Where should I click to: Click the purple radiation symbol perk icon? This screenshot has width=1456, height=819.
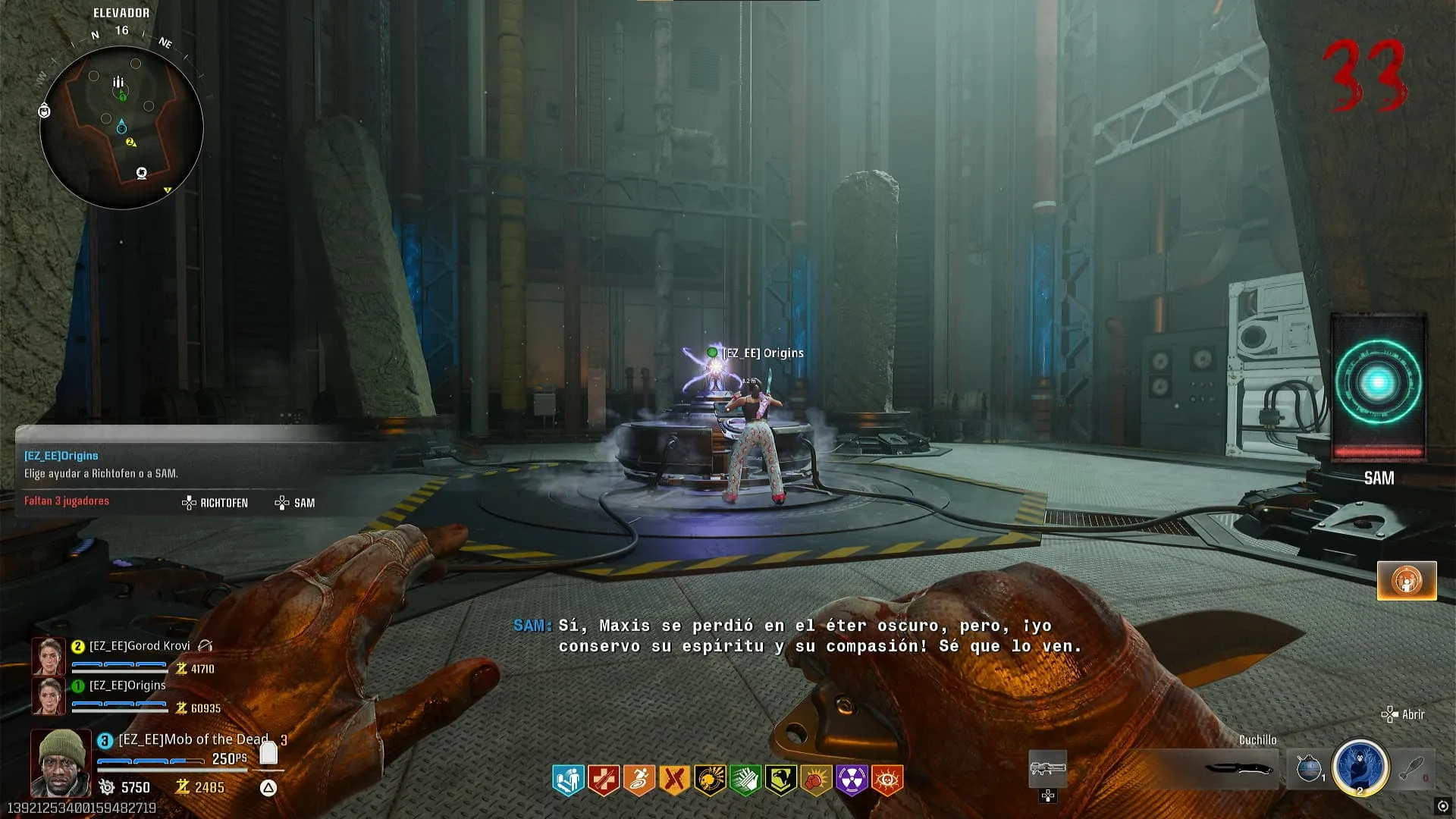point(852,780)
